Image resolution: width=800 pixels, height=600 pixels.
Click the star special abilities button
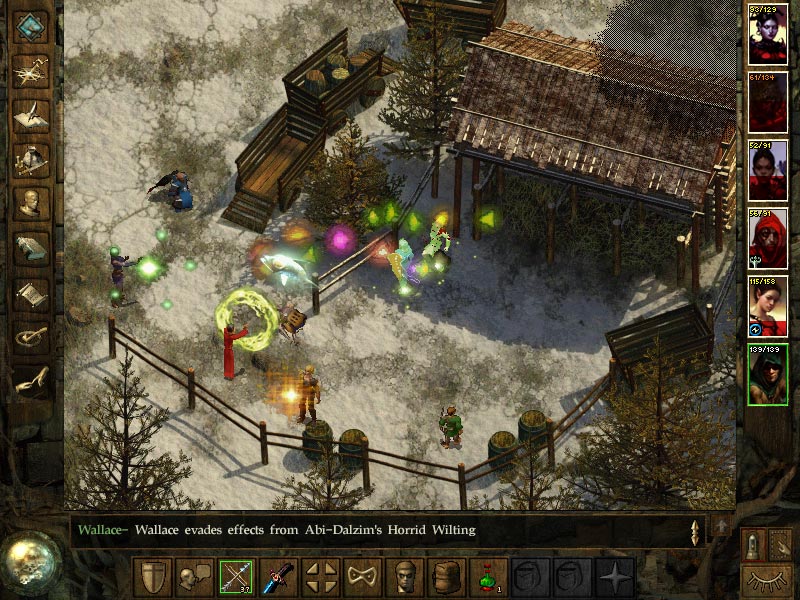615,577
